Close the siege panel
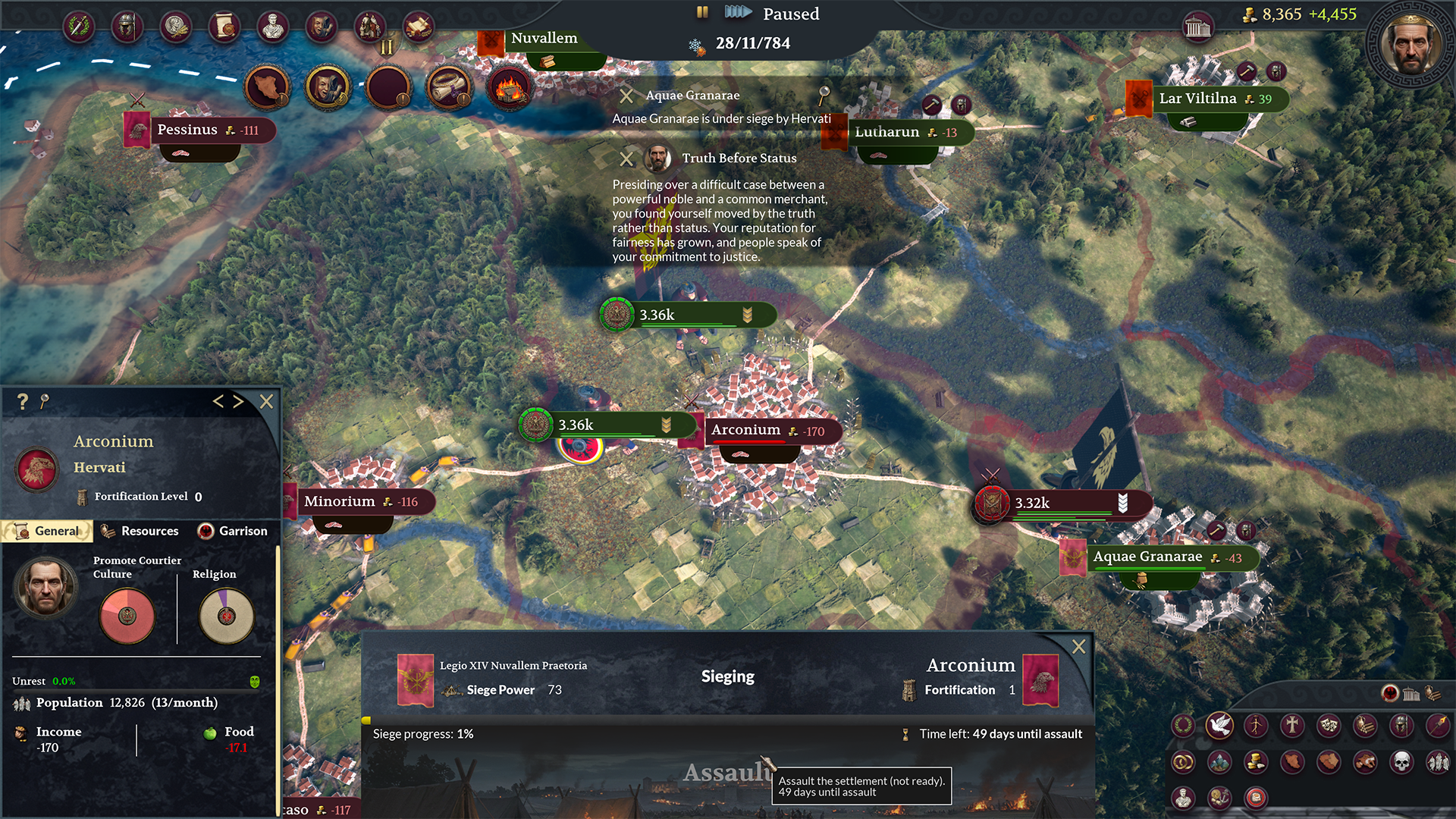Screen dimensions: 1456x819 [x=1078, y=646]
